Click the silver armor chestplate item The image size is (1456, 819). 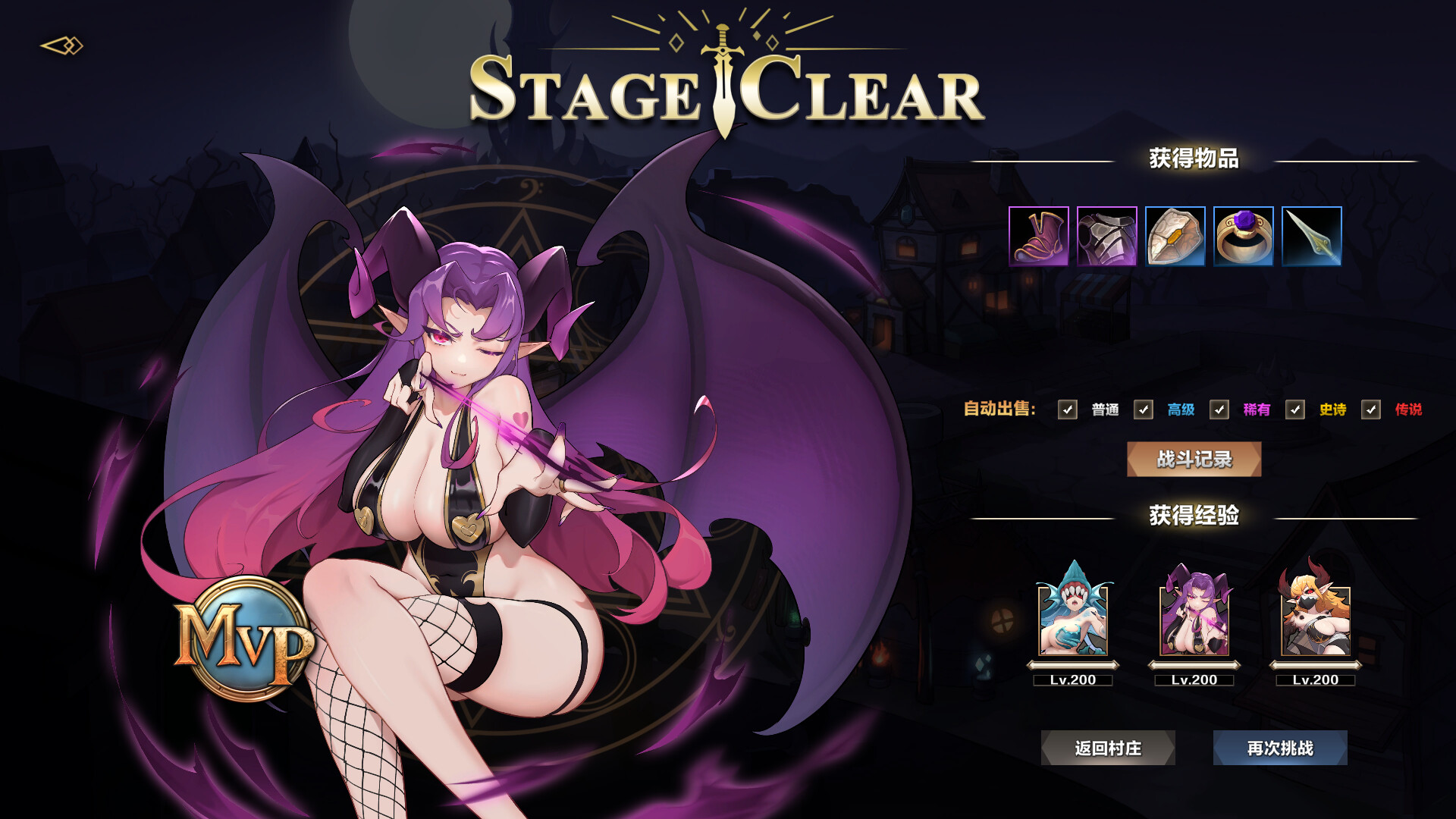(1106, 236)
